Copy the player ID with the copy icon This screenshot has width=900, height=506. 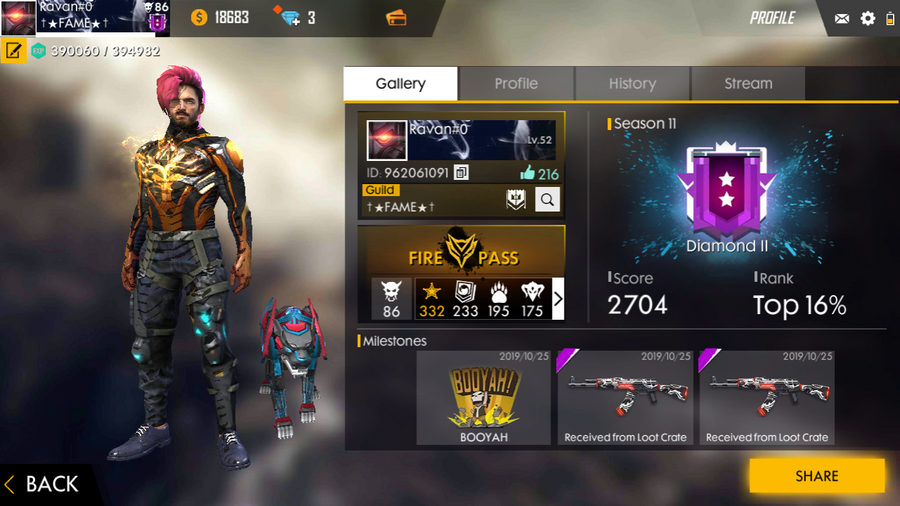pos(461,173)
